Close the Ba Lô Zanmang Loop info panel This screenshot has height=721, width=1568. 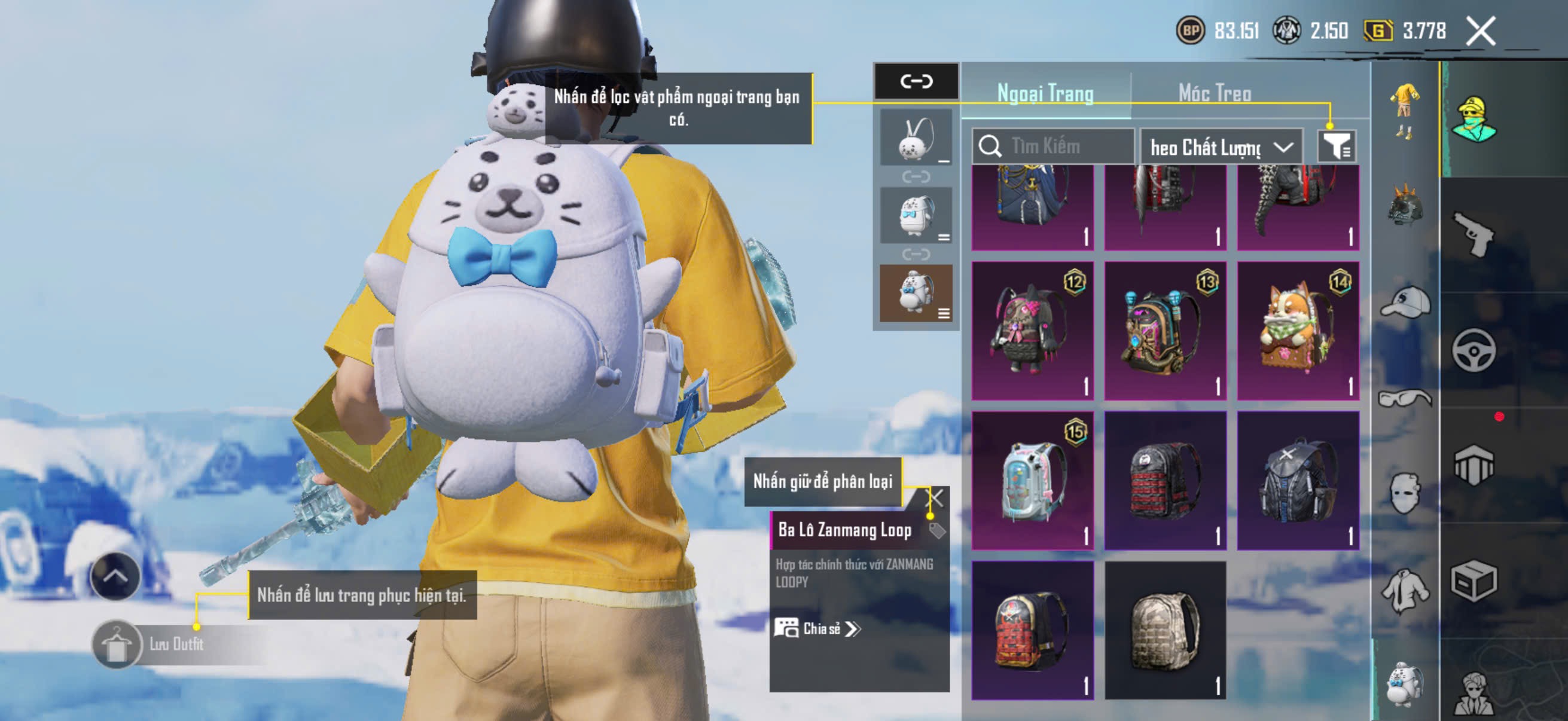point(935,499)
